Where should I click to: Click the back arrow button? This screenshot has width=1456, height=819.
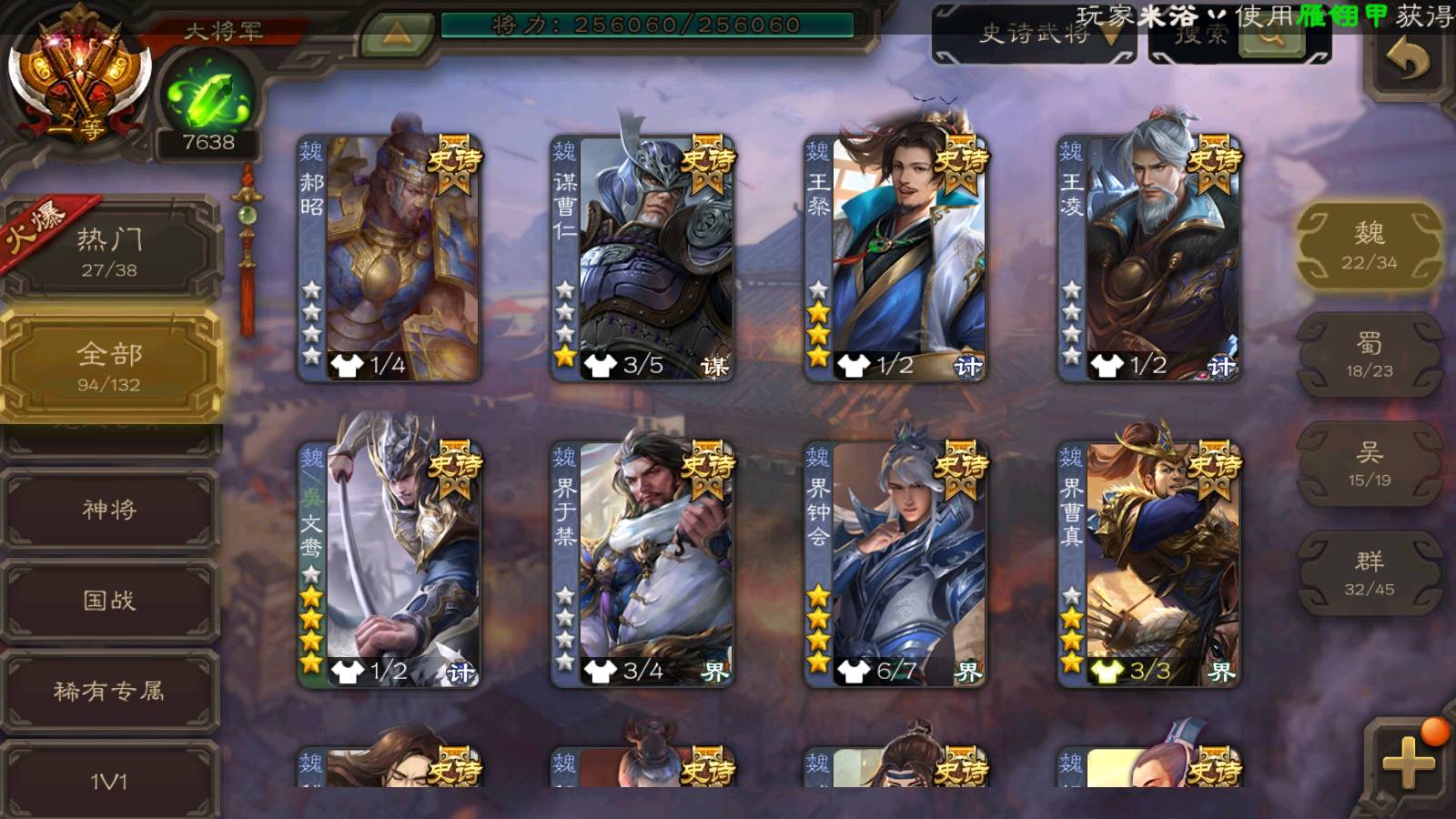(1406, 61)
